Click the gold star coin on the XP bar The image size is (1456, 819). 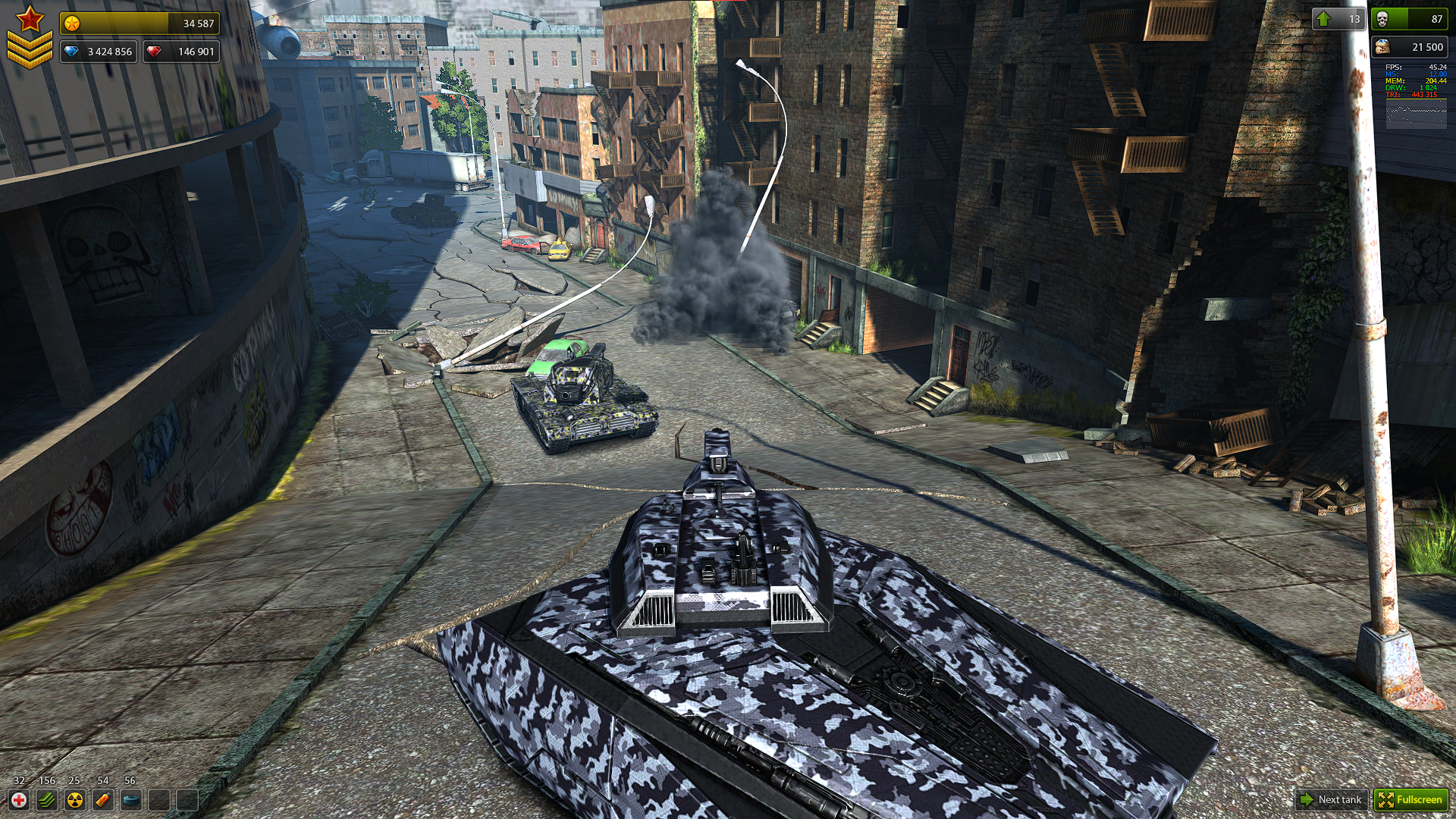coord(71,22)
